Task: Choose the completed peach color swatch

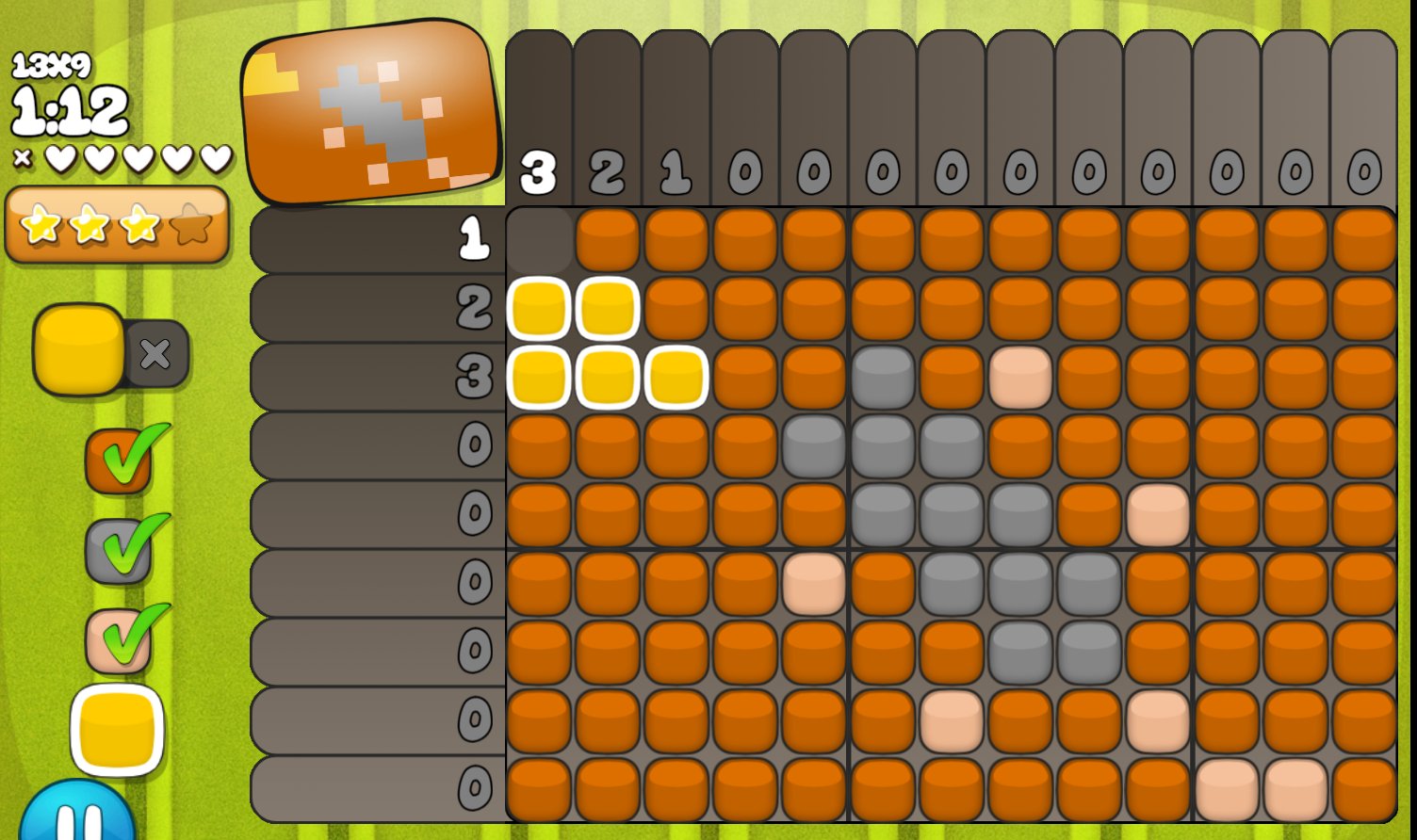Action: (119, 640)
